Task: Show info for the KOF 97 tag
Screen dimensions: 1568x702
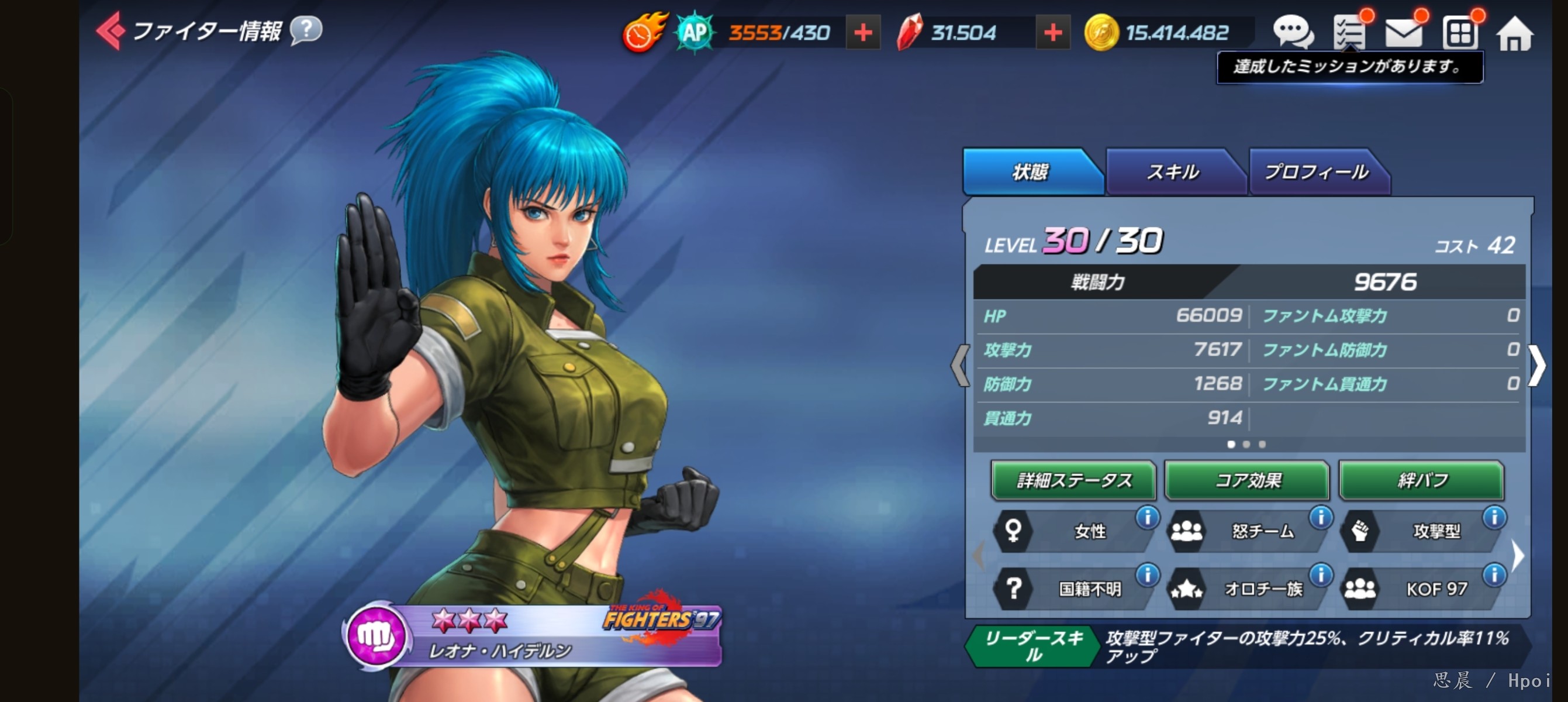Action: pos(1494,574)
